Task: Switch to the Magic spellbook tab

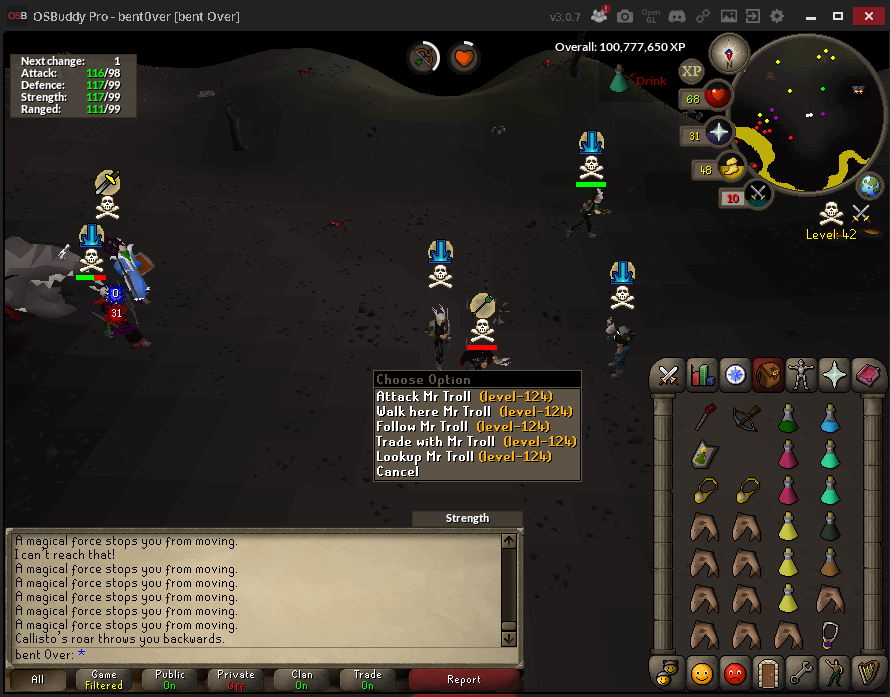Action: coord(866,375)
